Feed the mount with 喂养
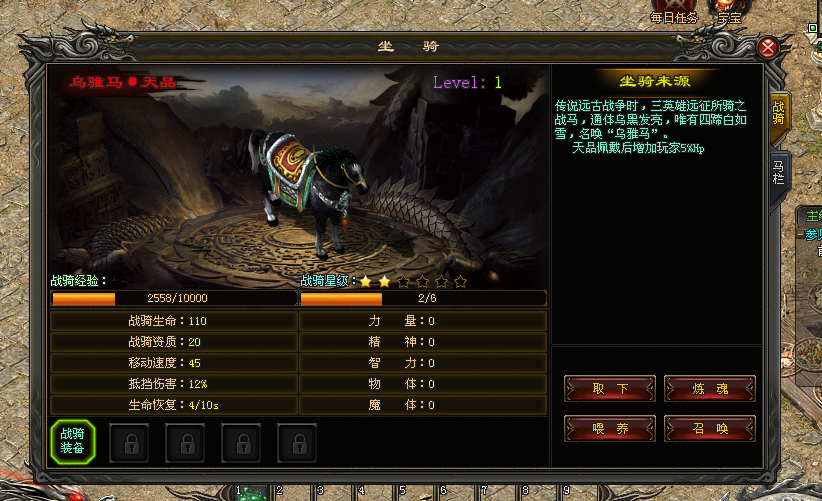Screen dimensions: 822x501 [x=610, y=428]
